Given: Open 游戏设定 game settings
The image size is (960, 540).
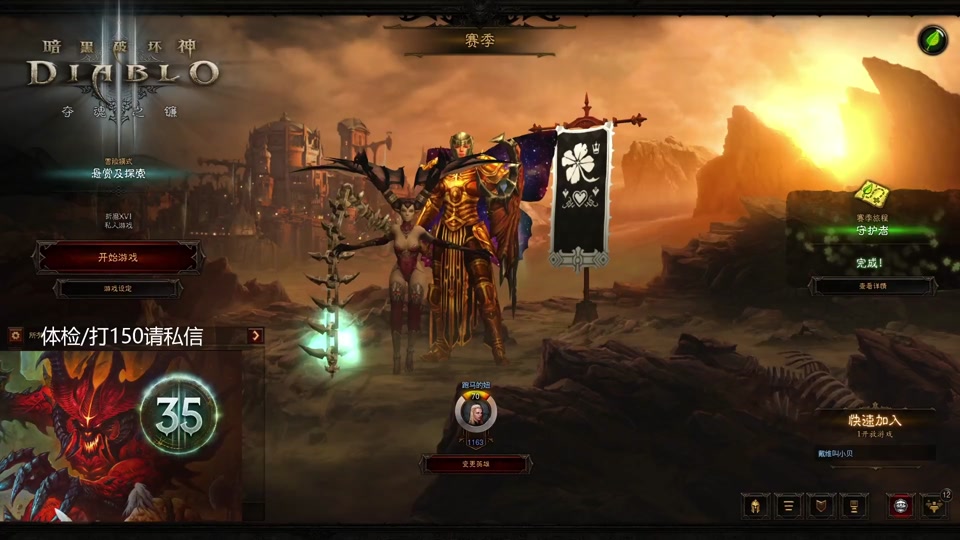Looking at the screenshot, I should click(118, 288).
